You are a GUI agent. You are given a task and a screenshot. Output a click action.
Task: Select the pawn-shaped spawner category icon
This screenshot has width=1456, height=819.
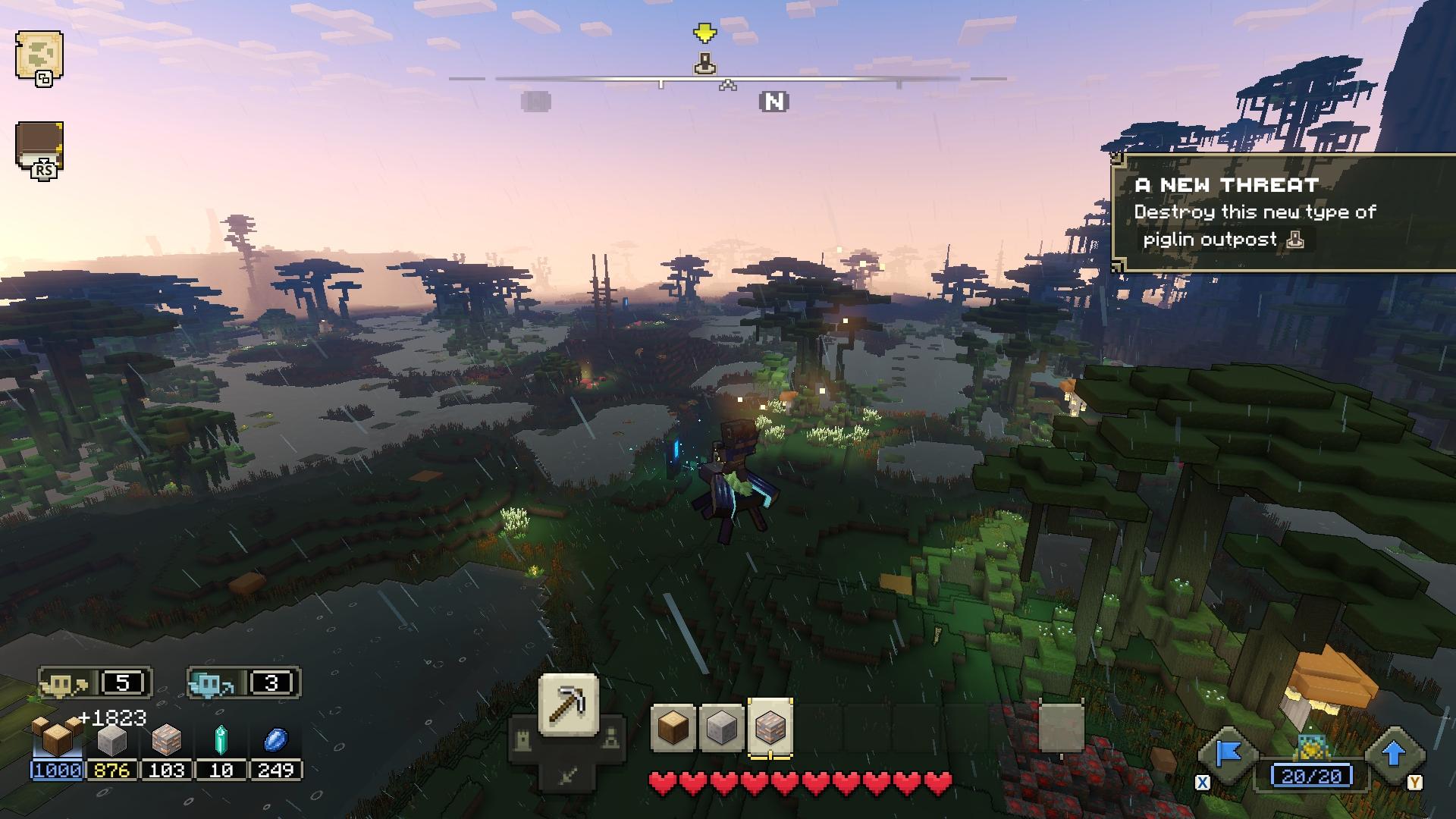[x=611, y=738]
